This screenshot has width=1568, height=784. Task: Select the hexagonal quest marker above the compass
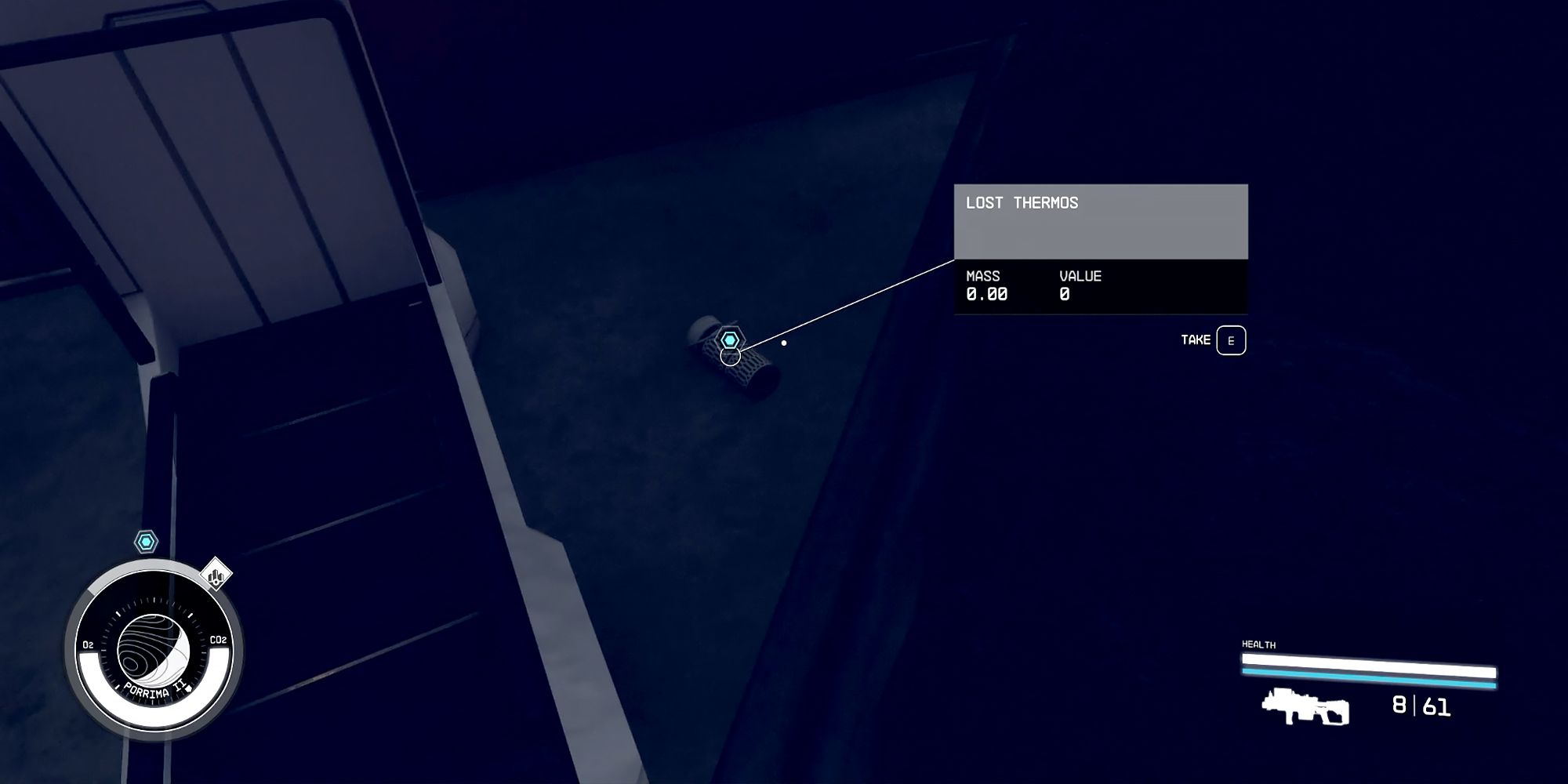(146, 542)
